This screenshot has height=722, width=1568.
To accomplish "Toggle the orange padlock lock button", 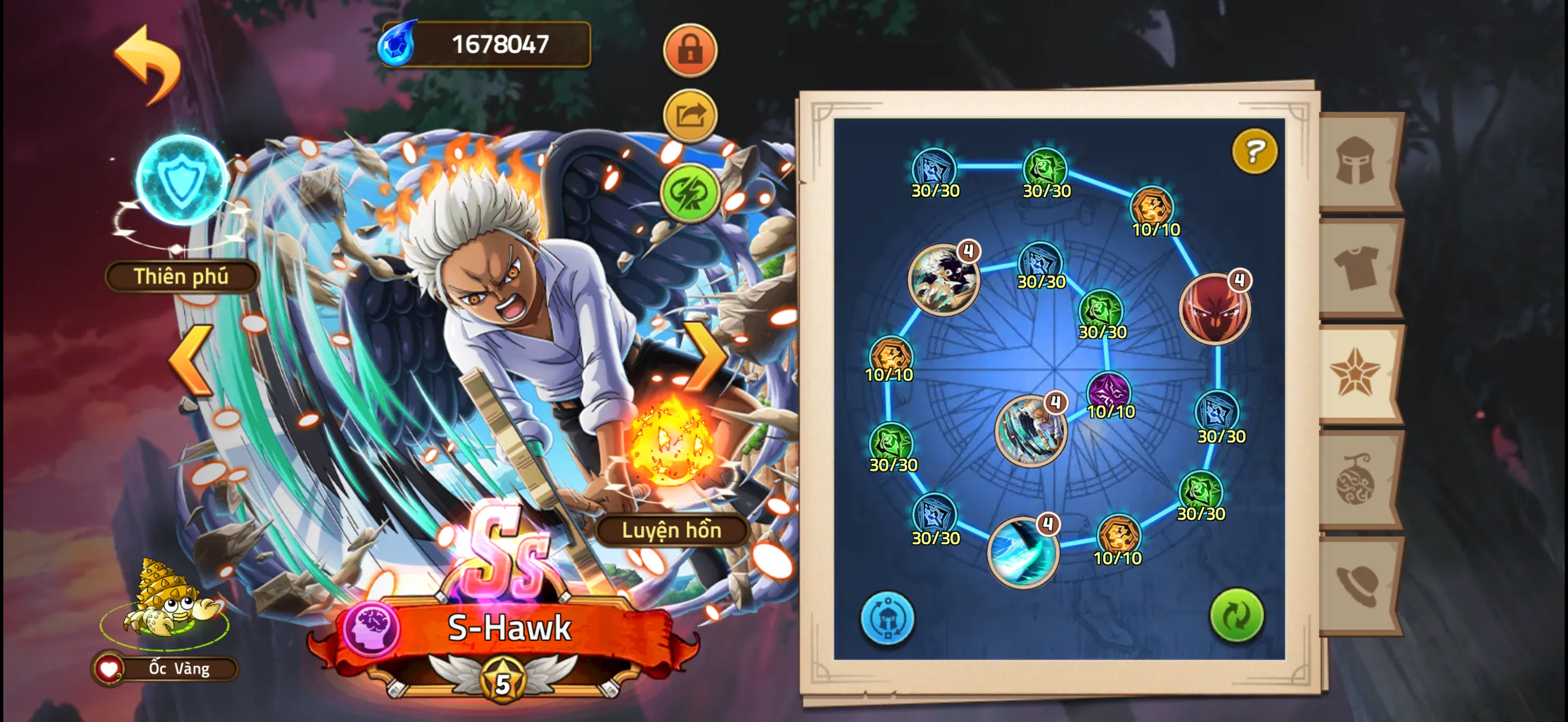I will [689, 50].
